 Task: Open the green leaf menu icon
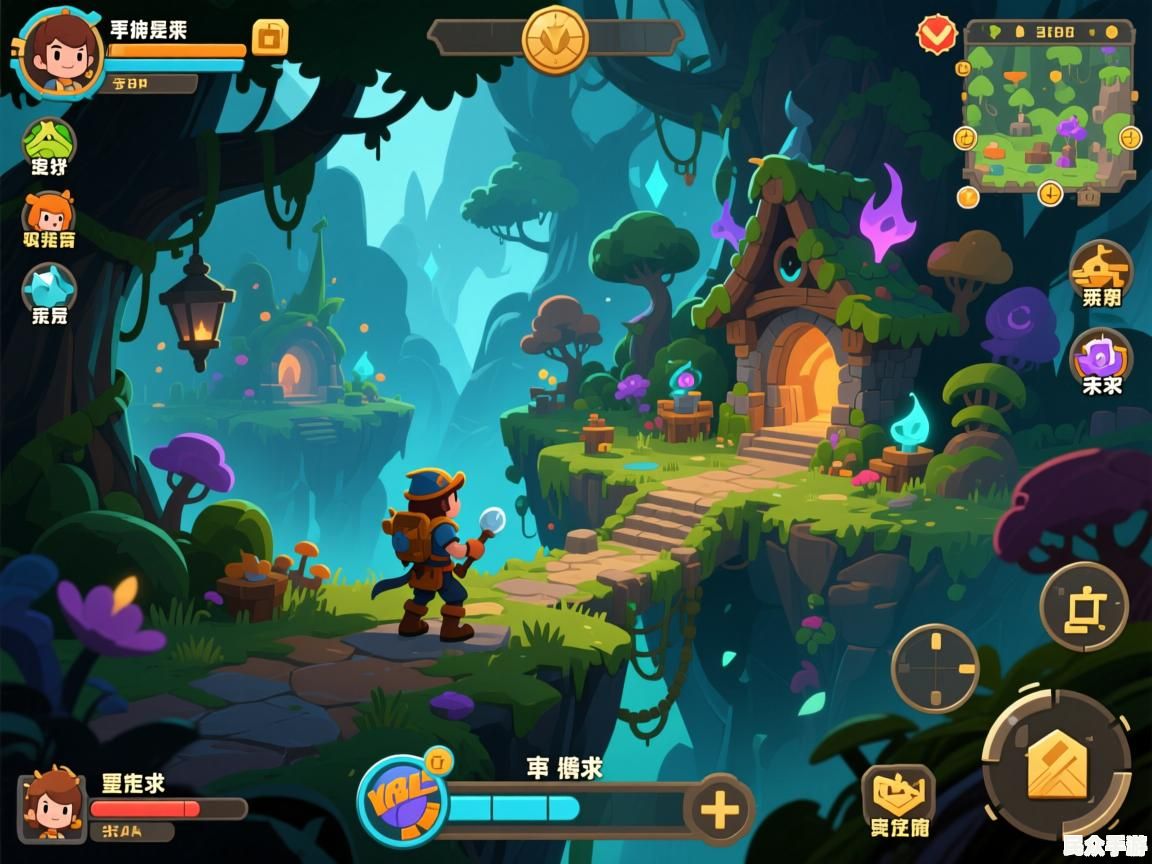pos(49,139)
